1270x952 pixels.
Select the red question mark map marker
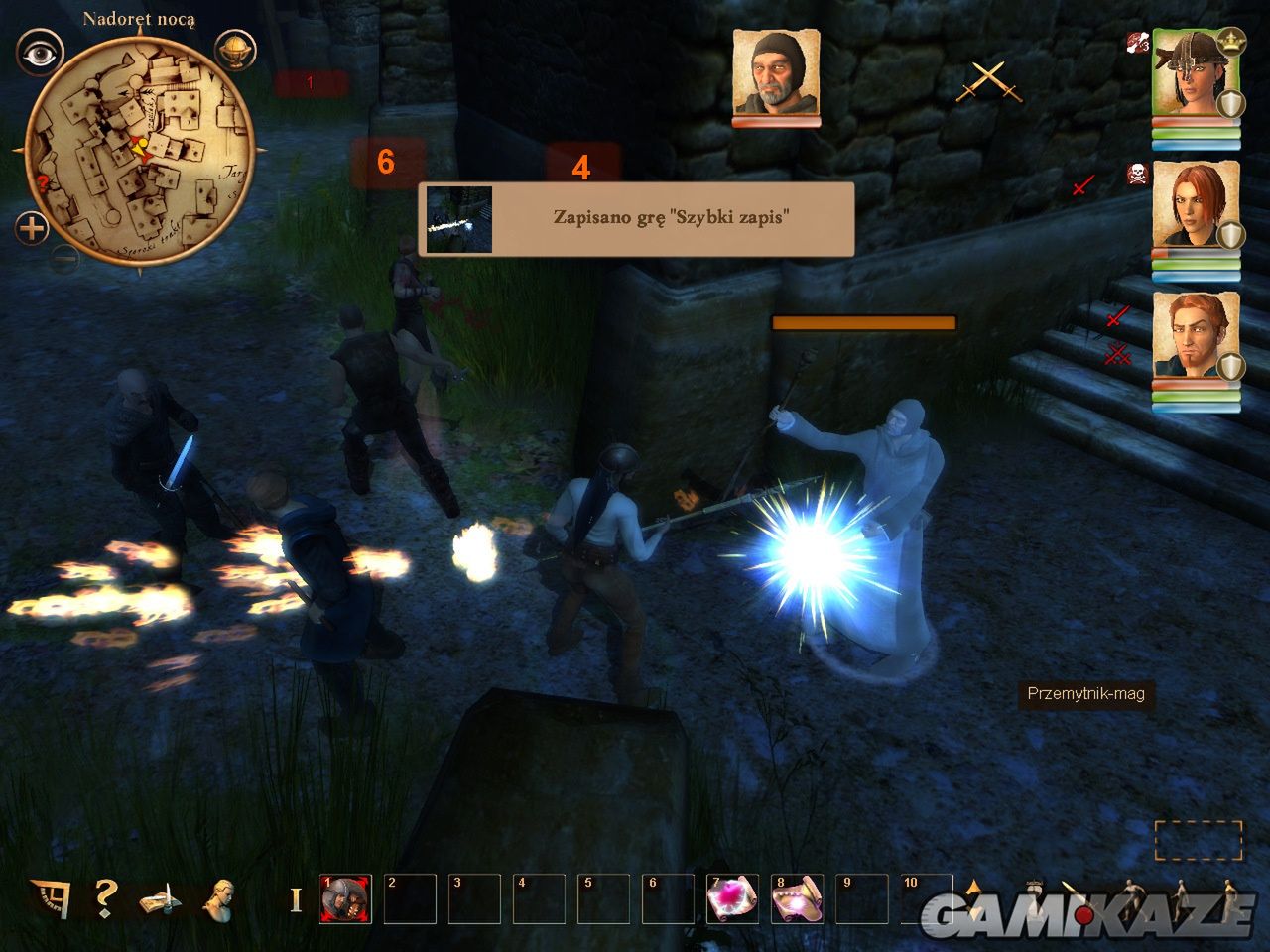(43, 182)
